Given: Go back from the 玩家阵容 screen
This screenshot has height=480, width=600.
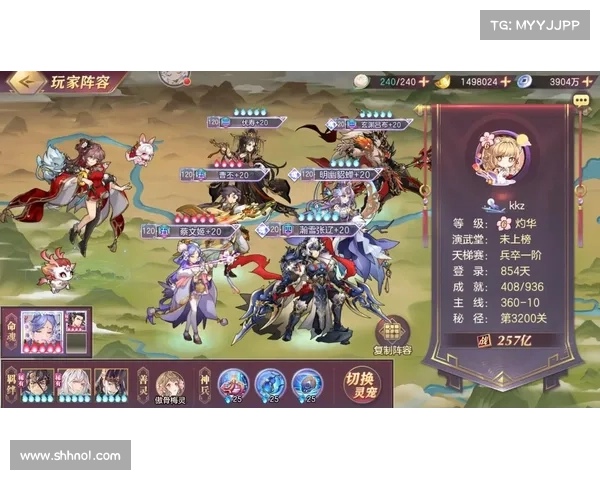Looking at the screenshot, I should [x=25, y=80].
